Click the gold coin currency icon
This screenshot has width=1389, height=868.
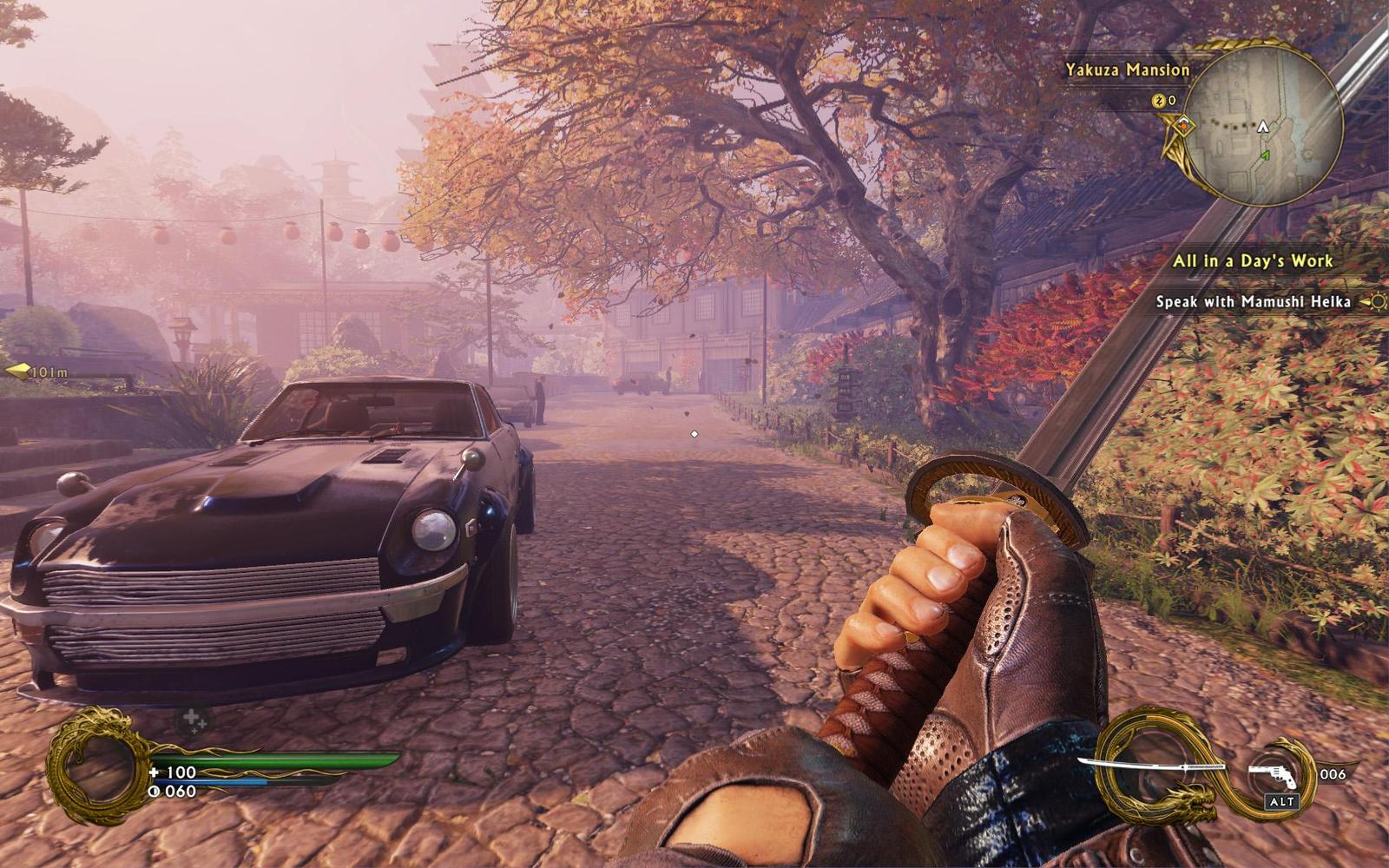pos(1158,100)
